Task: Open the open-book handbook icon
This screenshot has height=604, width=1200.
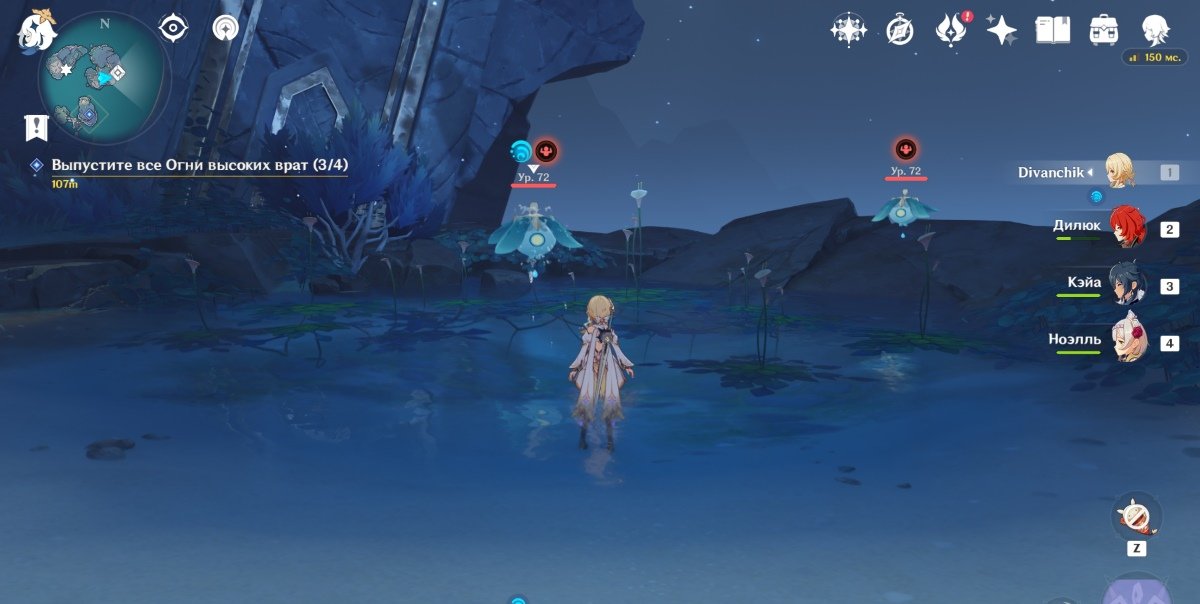Action: pos(1052,30)
